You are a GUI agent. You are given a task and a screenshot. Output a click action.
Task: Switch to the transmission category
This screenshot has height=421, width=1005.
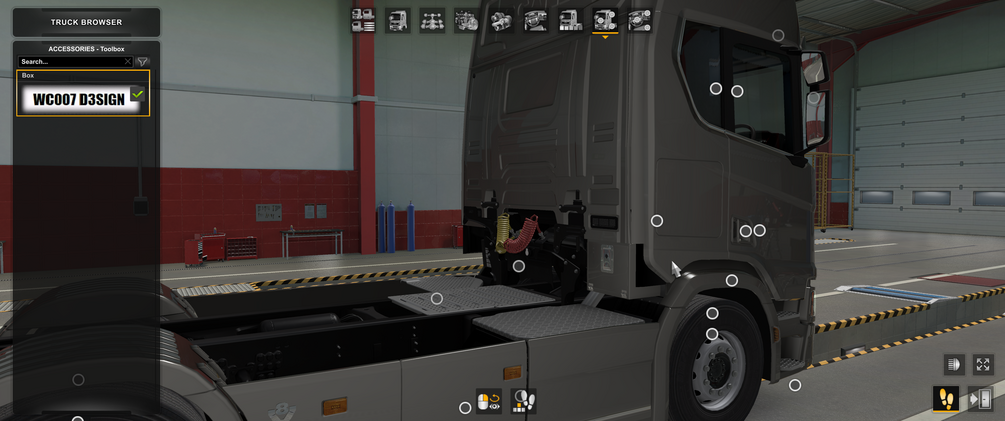point(501,20)
